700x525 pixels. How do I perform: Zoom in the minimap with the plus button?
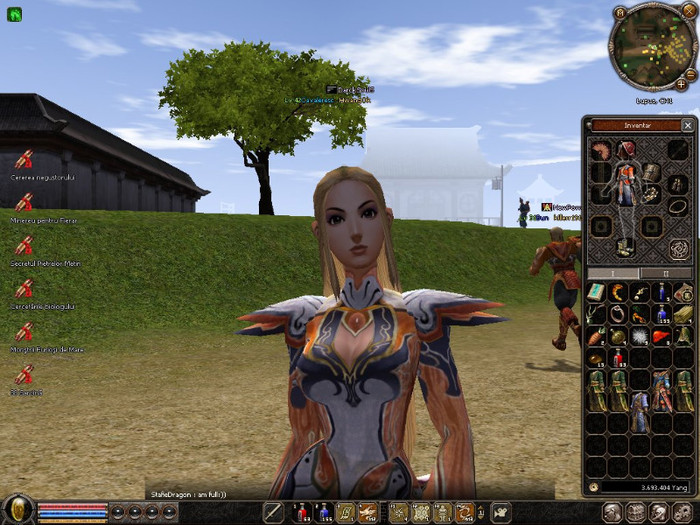point(681,84)
